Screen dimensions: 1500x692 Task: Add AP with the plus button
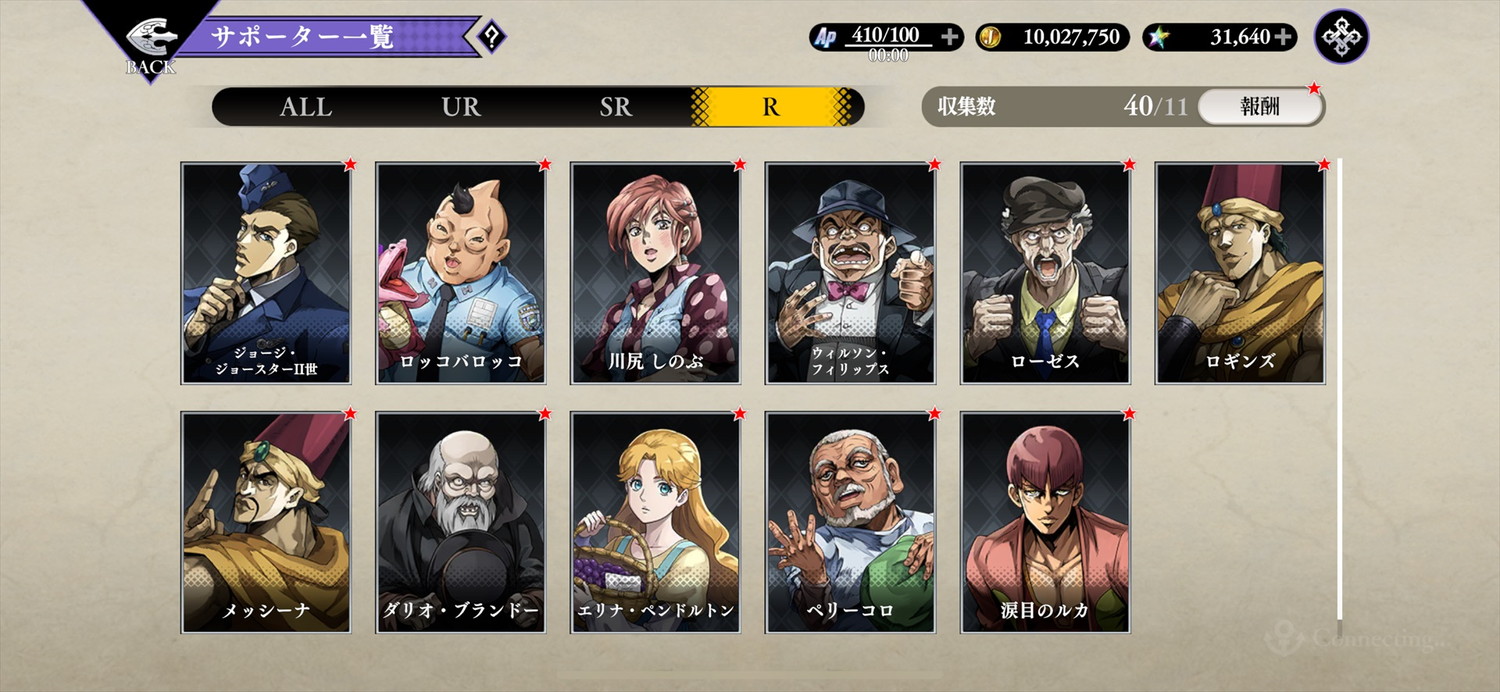tap(950, 38)
